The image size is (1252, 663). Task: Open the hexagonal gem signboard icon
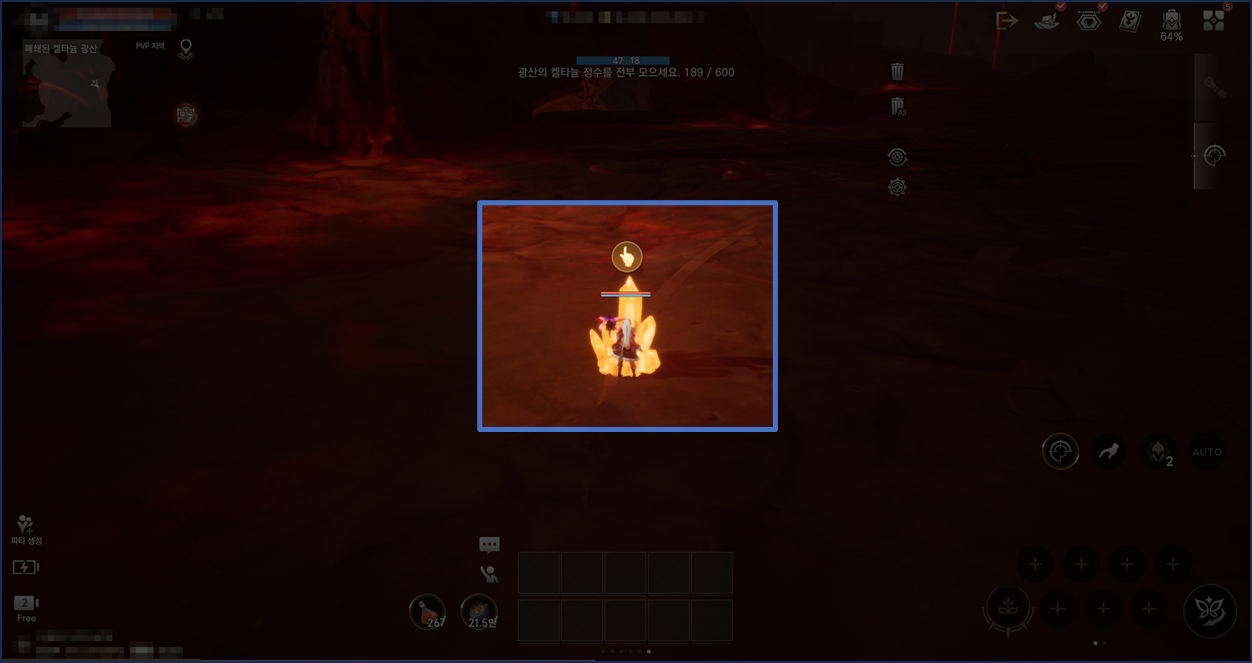[x=1088, y=21]
